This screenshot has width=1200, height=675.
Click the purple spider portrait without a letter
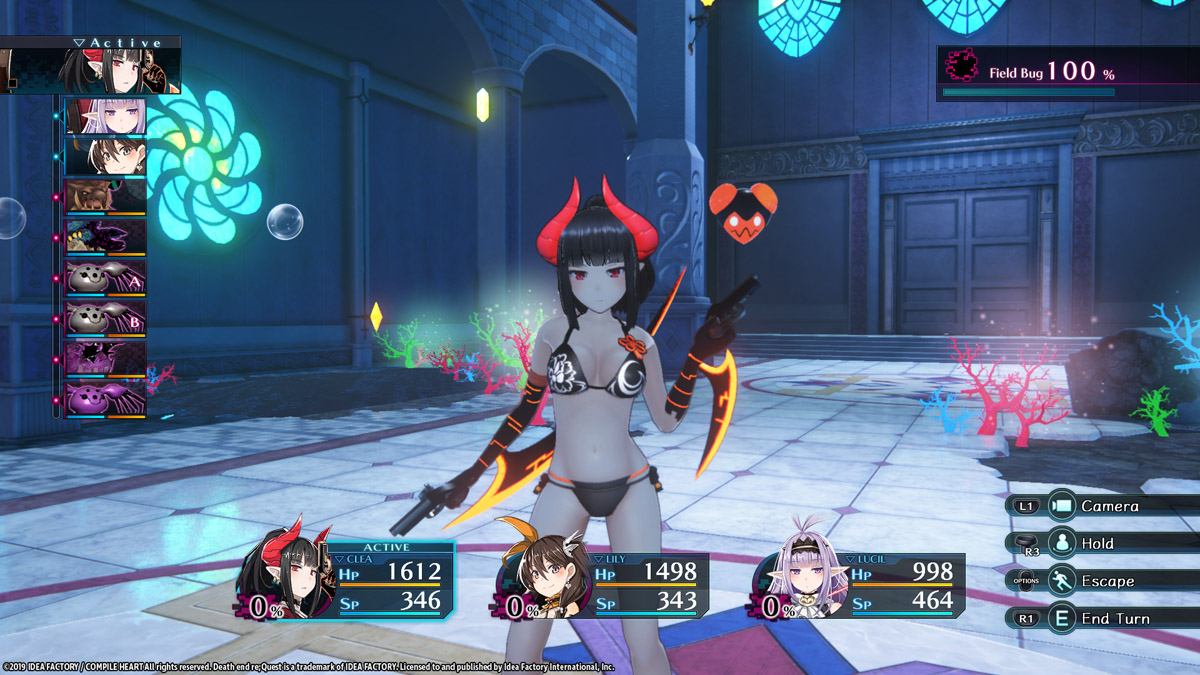coord(105,400)
